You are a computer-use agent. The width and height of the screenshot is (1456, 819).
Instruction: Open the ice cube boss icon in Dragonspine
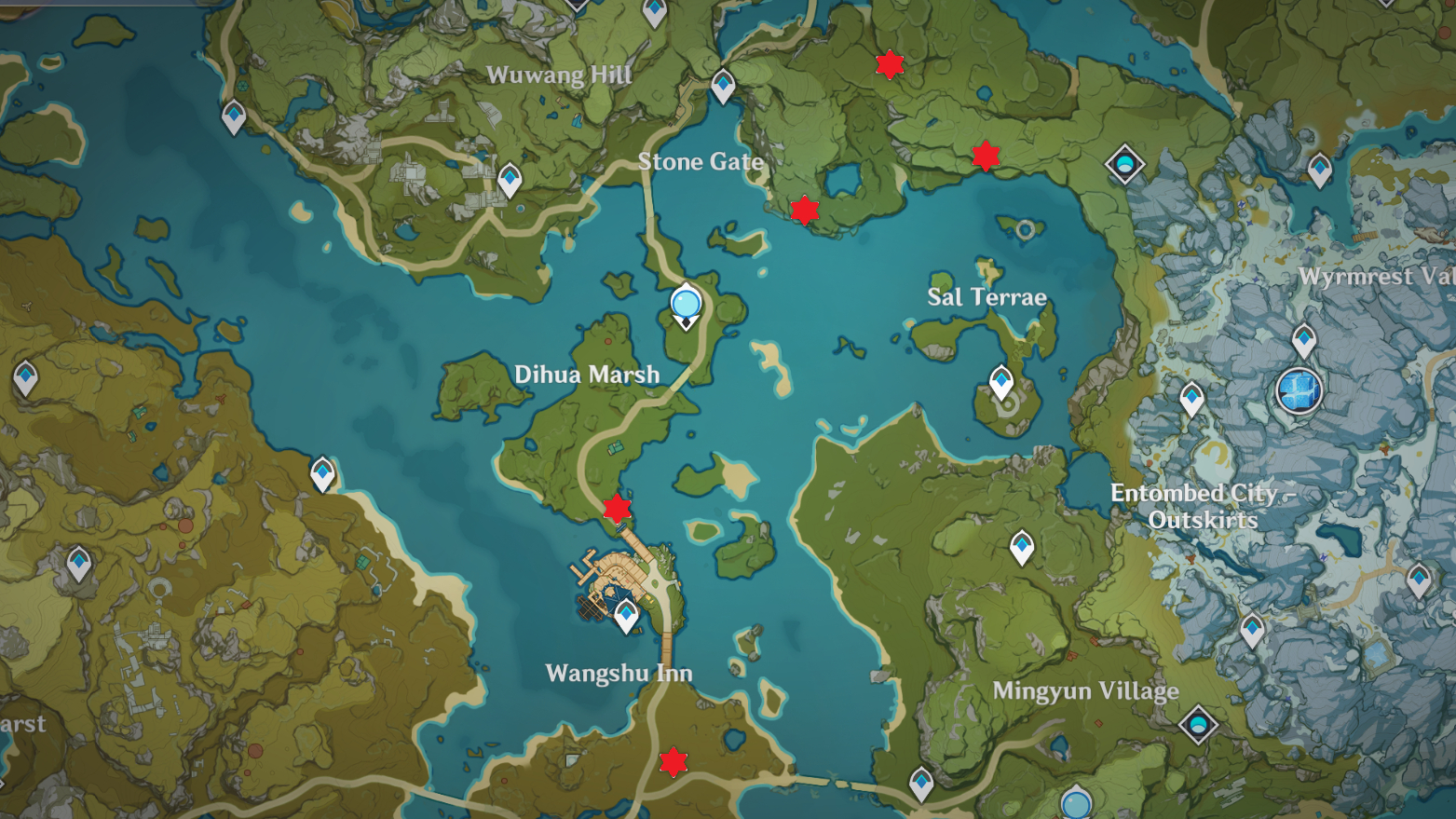1299,389
